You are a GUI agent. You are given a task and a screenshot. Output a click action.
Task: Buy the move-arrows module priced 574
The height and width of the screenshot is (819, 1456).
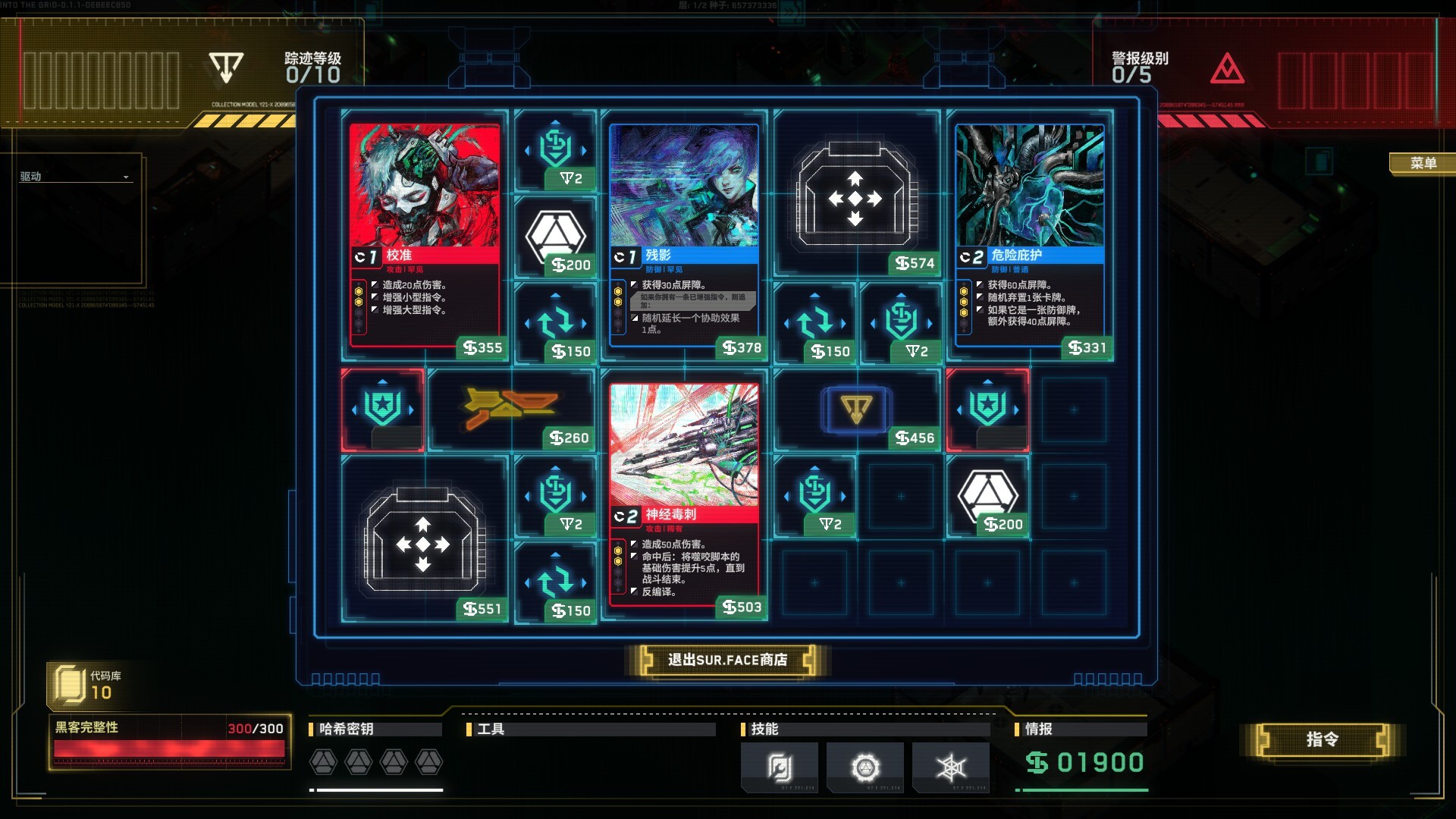point(855,196)
